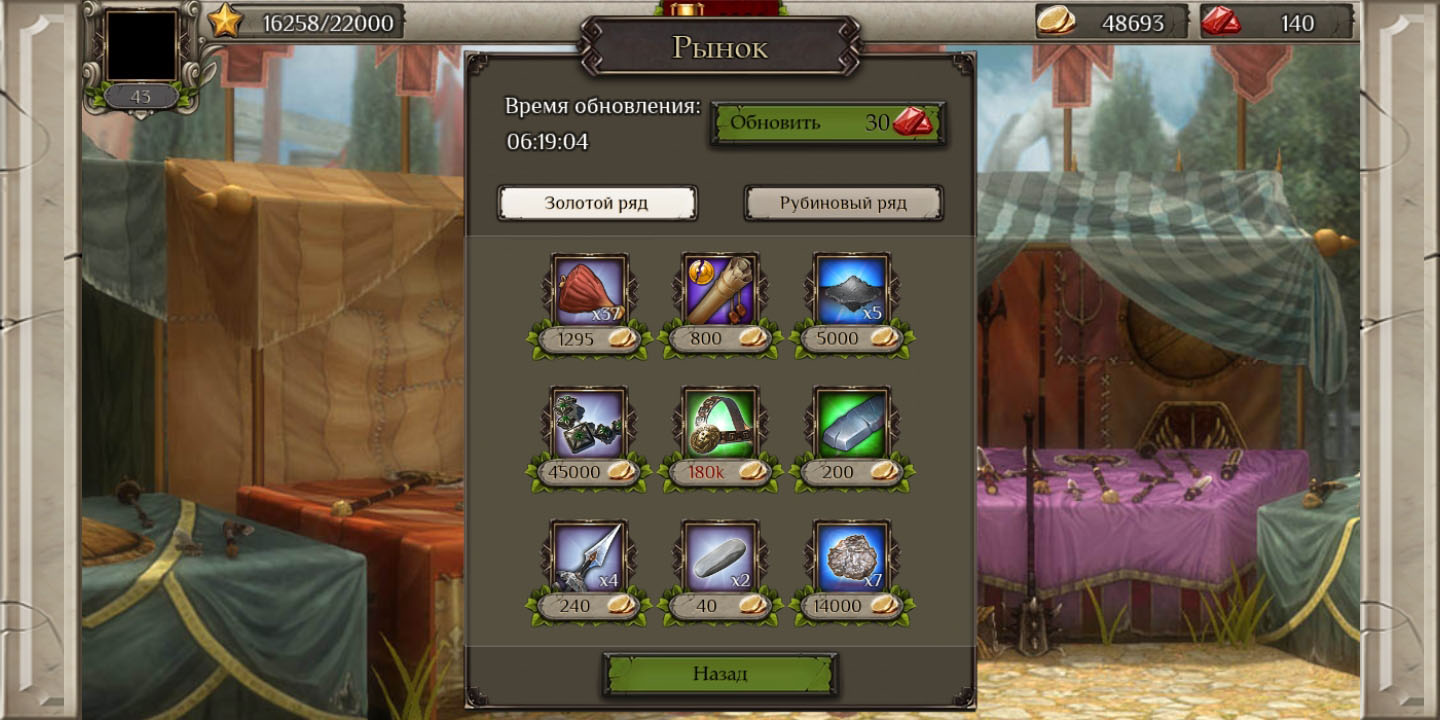Select the emerald necklace priced 45000
Viewport: 1440px width, 720px height.
[x=590, y=423]
